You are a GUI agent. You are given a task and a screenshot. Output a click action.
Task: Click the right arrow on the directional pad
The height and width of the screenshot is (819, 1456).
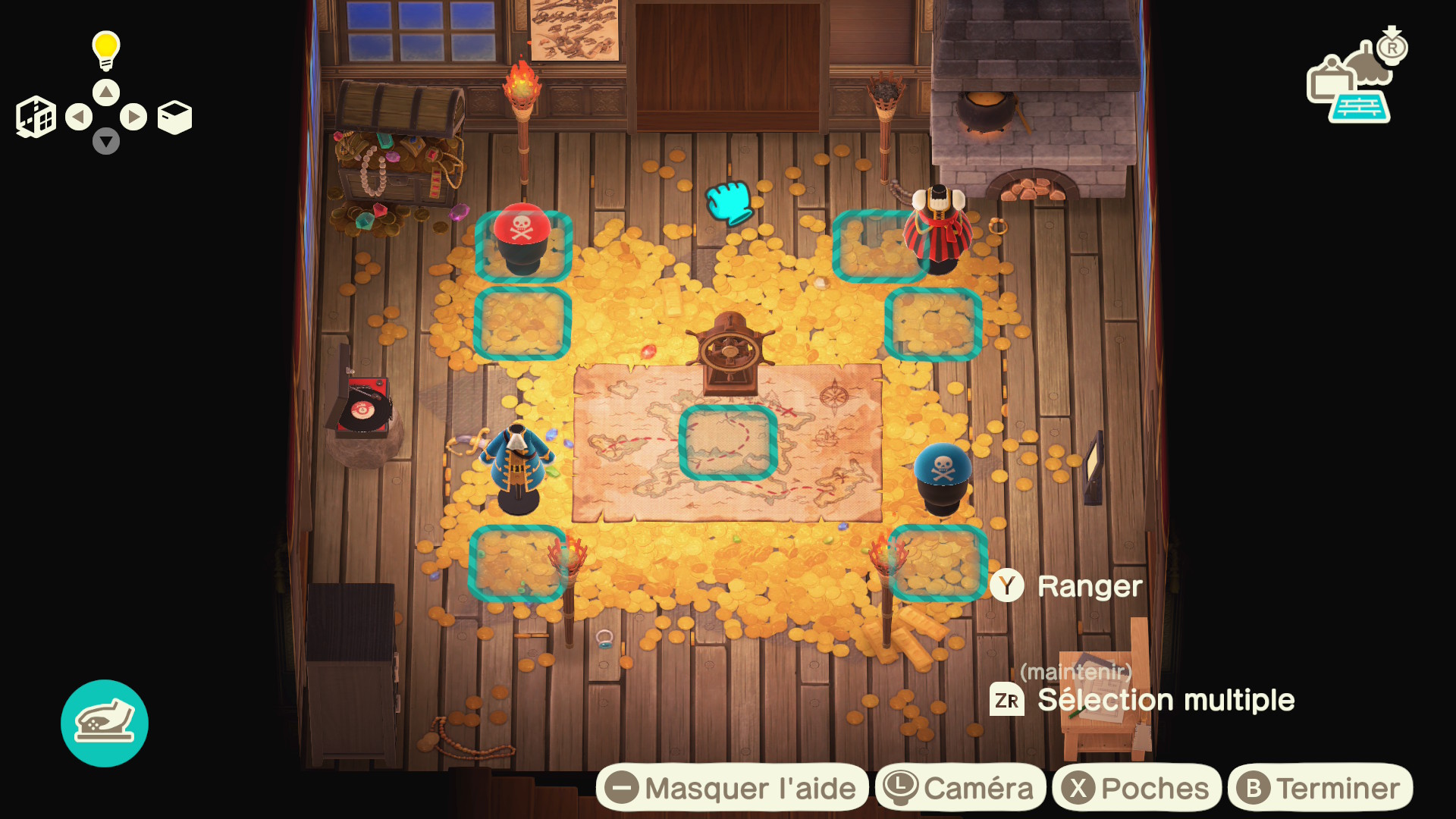(x=133, y=117)
